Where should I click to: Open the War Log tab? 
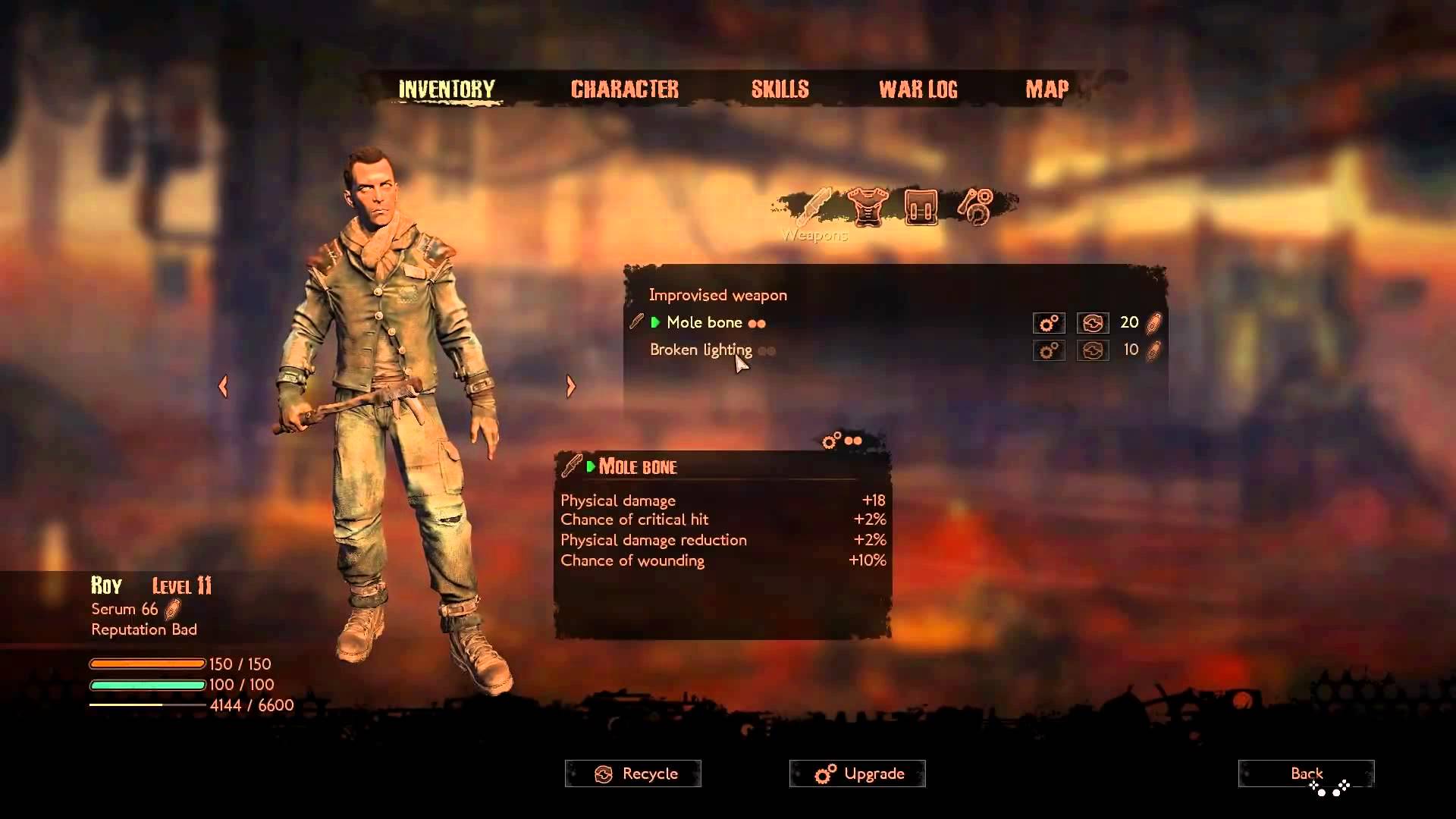[x=918, y=89]
